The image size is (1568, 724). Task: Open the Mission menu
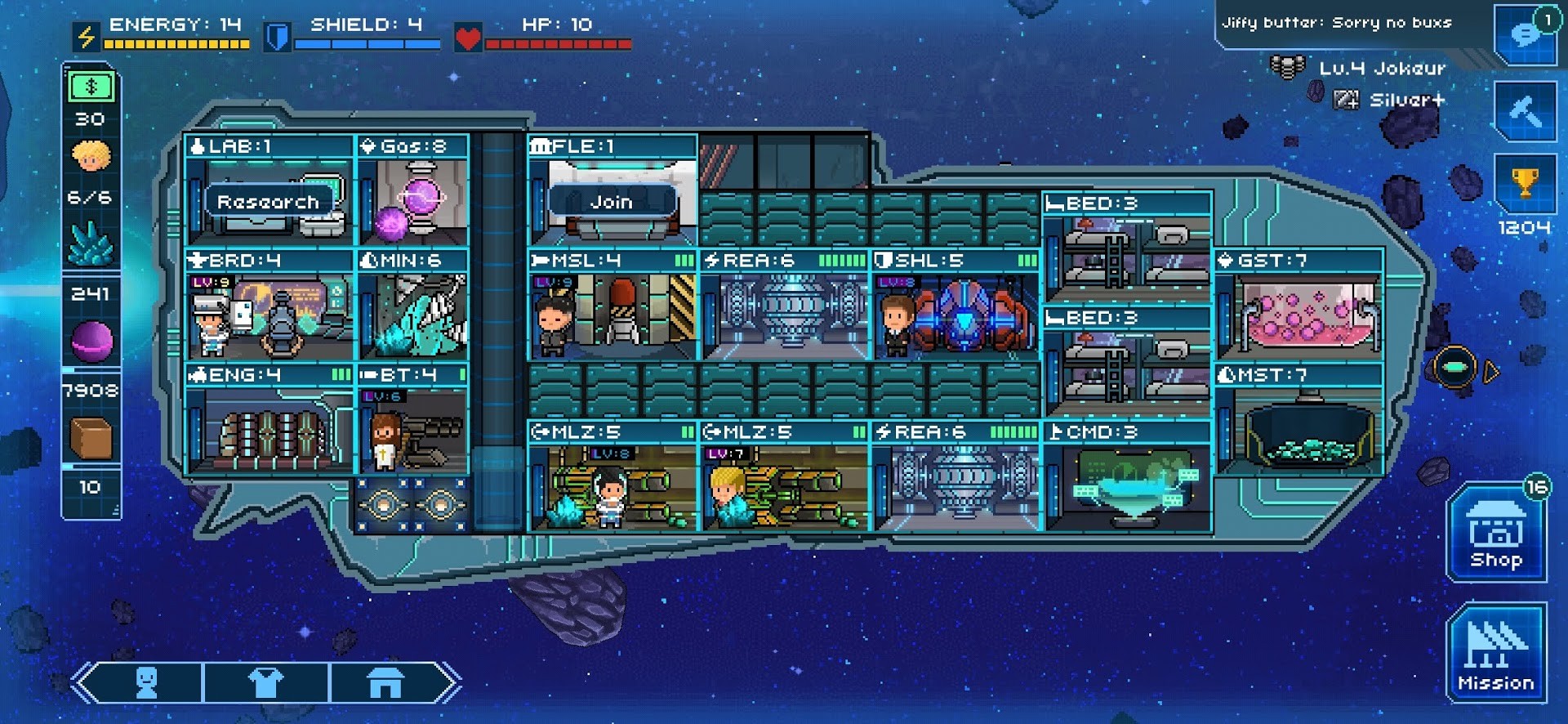1496,654
